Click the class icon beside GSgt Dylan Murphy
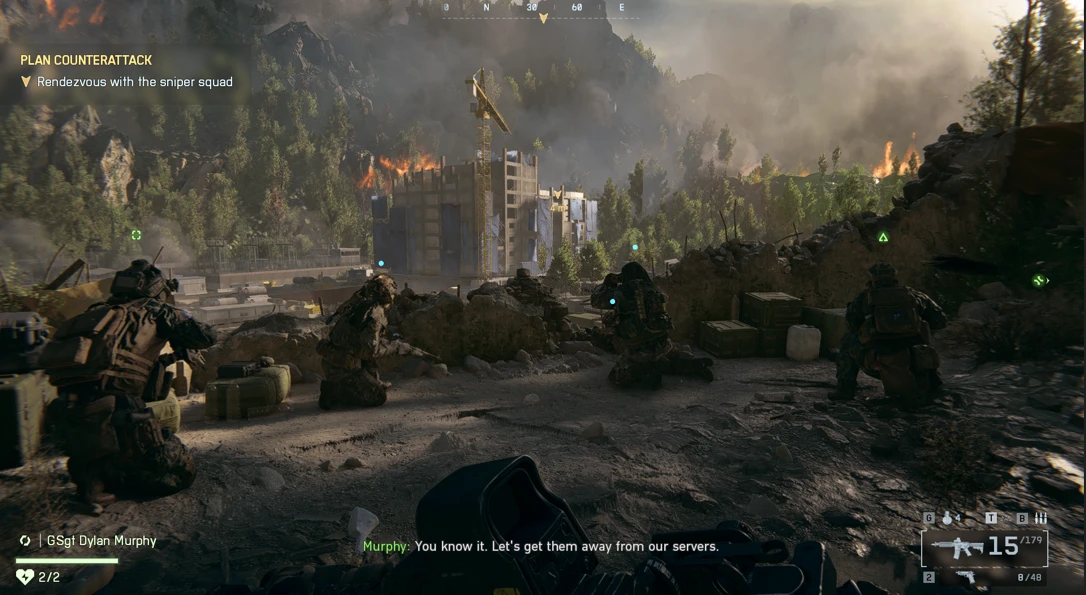Image resolution: width=1086 pixels, height=595 pixels. pyautogui.click(x=25, y=541)
